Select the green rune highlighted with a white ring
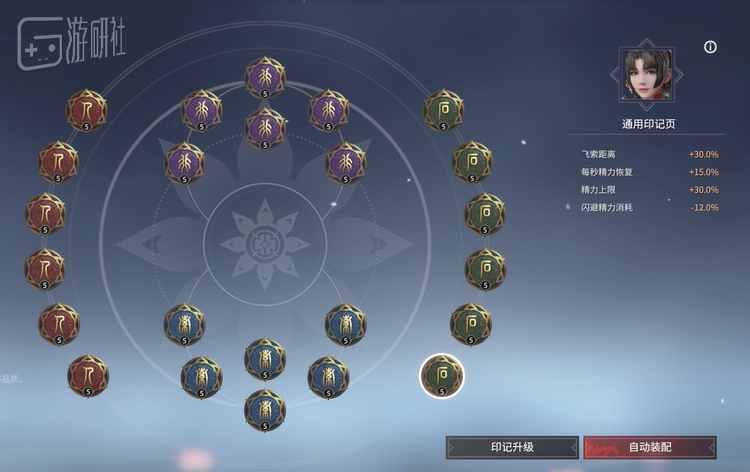 (x=441, y=375)
